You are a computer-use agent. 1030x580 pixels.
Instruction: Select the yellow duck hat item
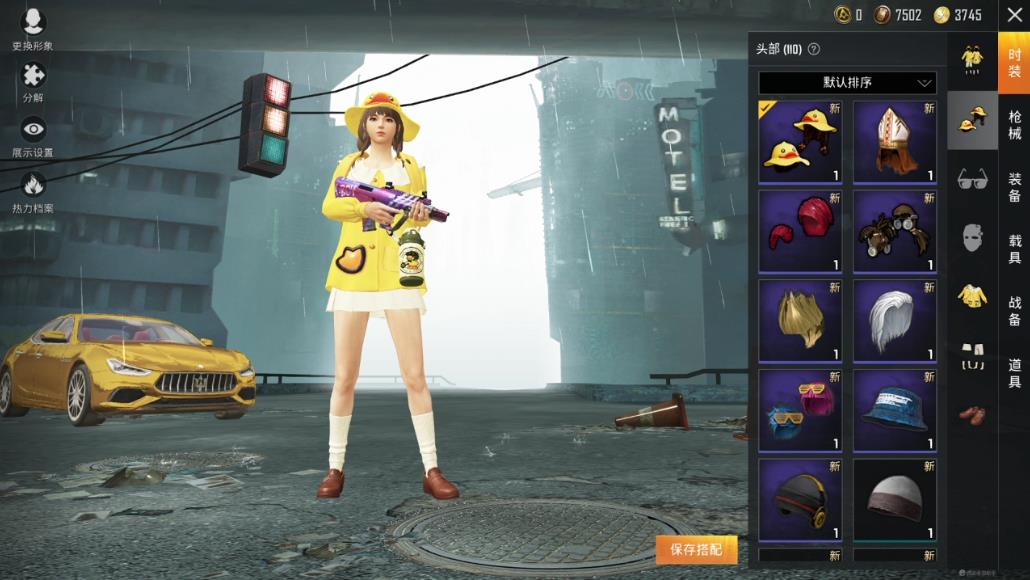click(x=800, y=141)
